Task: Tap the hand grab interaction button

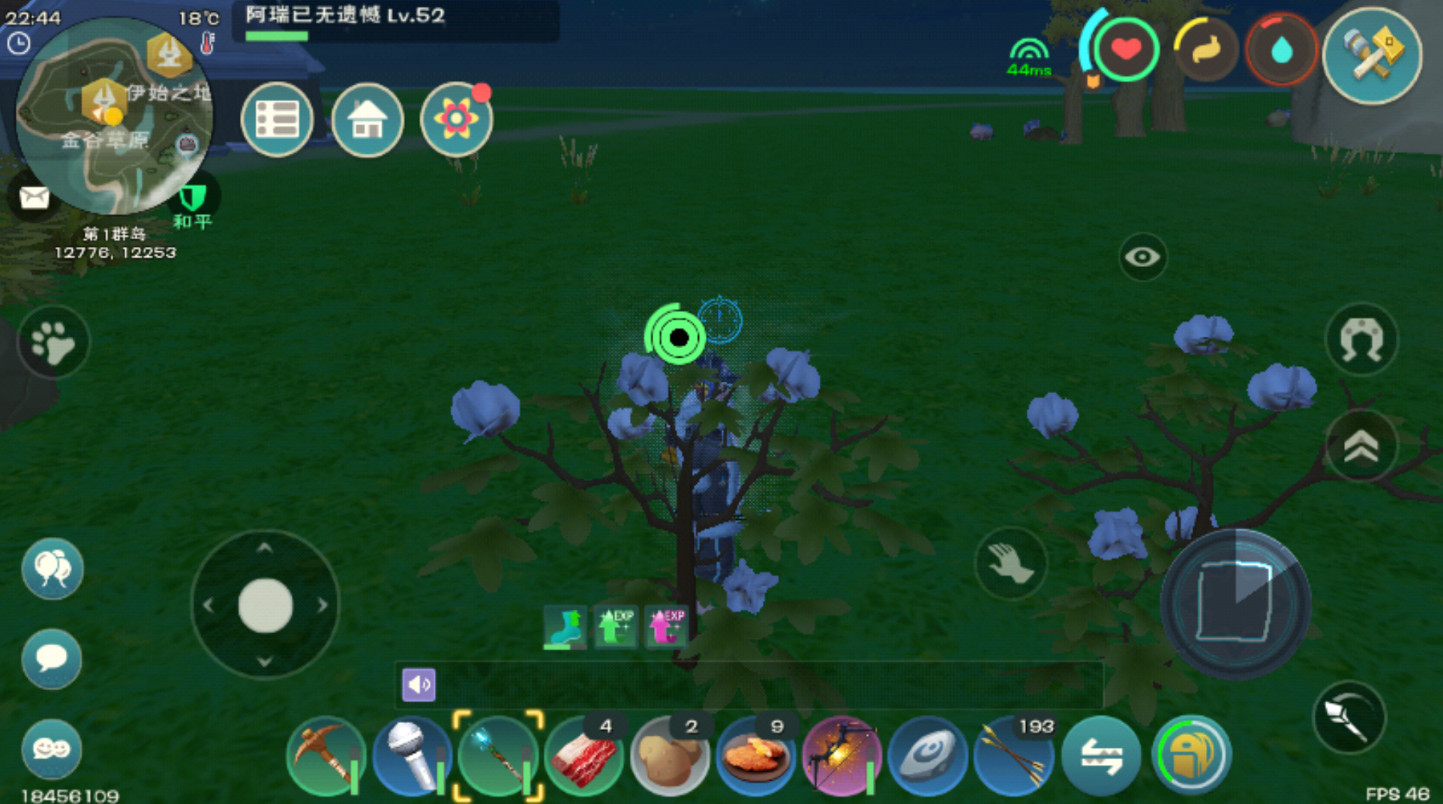Action: point(1010,564)
